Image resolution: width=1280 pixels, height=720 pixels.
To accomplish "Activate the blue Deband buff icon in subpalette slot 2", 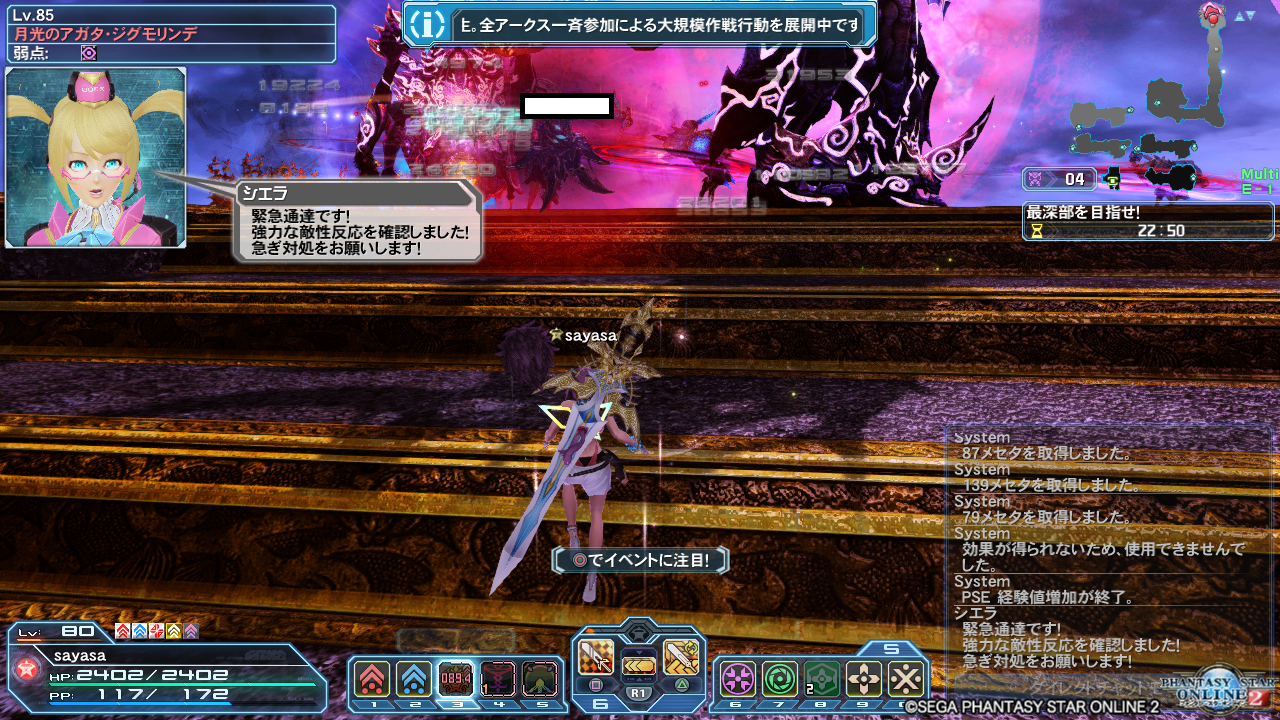I will click(414, 679).
